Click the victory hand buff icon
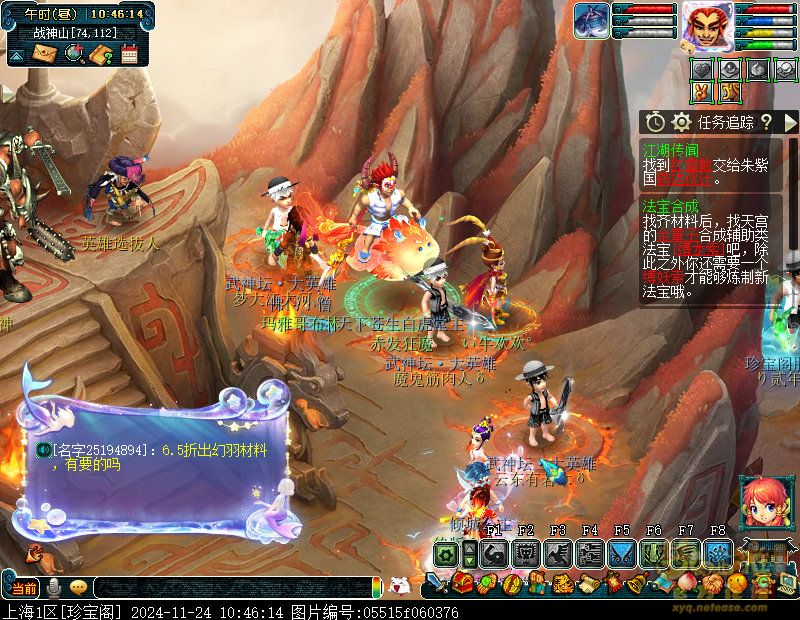800x620 pixels. pos(703,92)
